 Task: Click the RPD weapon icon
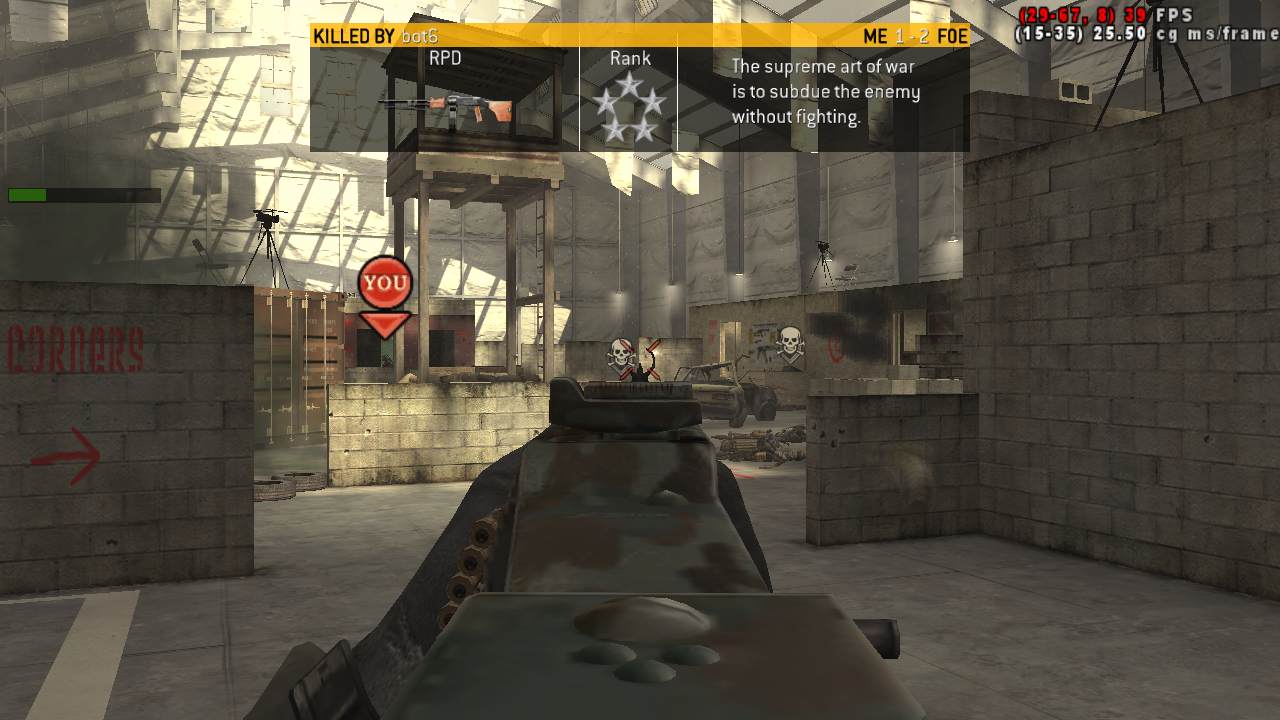(446, 106)
